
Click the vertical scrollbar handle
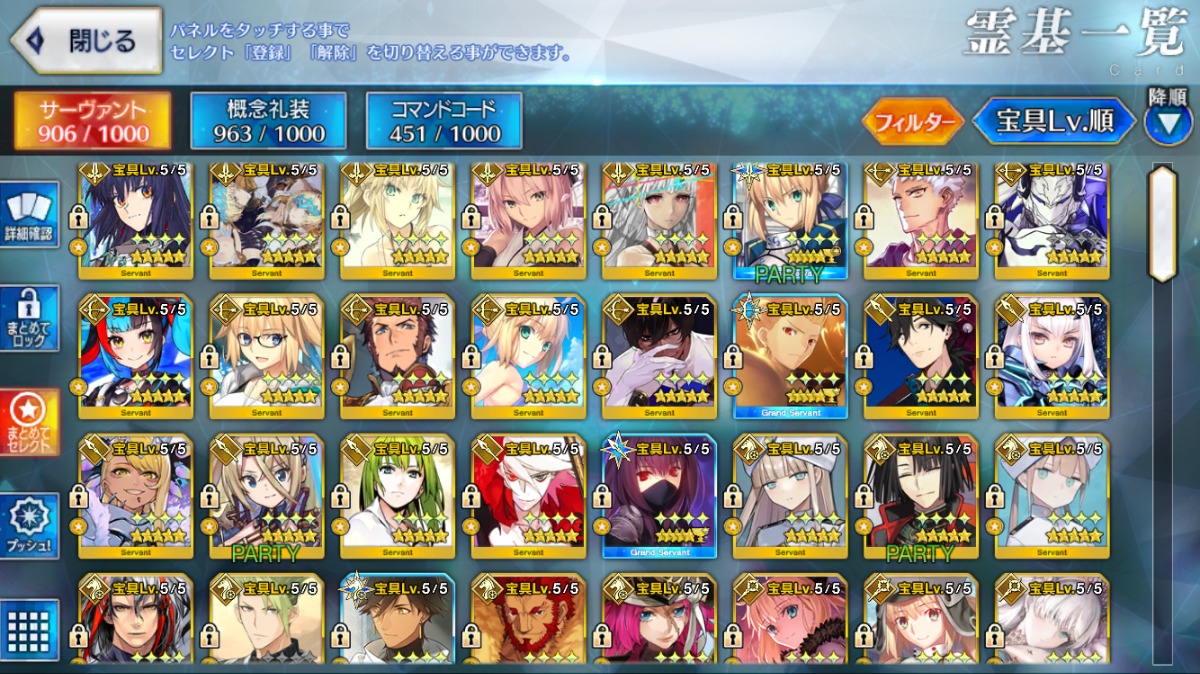[x=1162, y=223]
